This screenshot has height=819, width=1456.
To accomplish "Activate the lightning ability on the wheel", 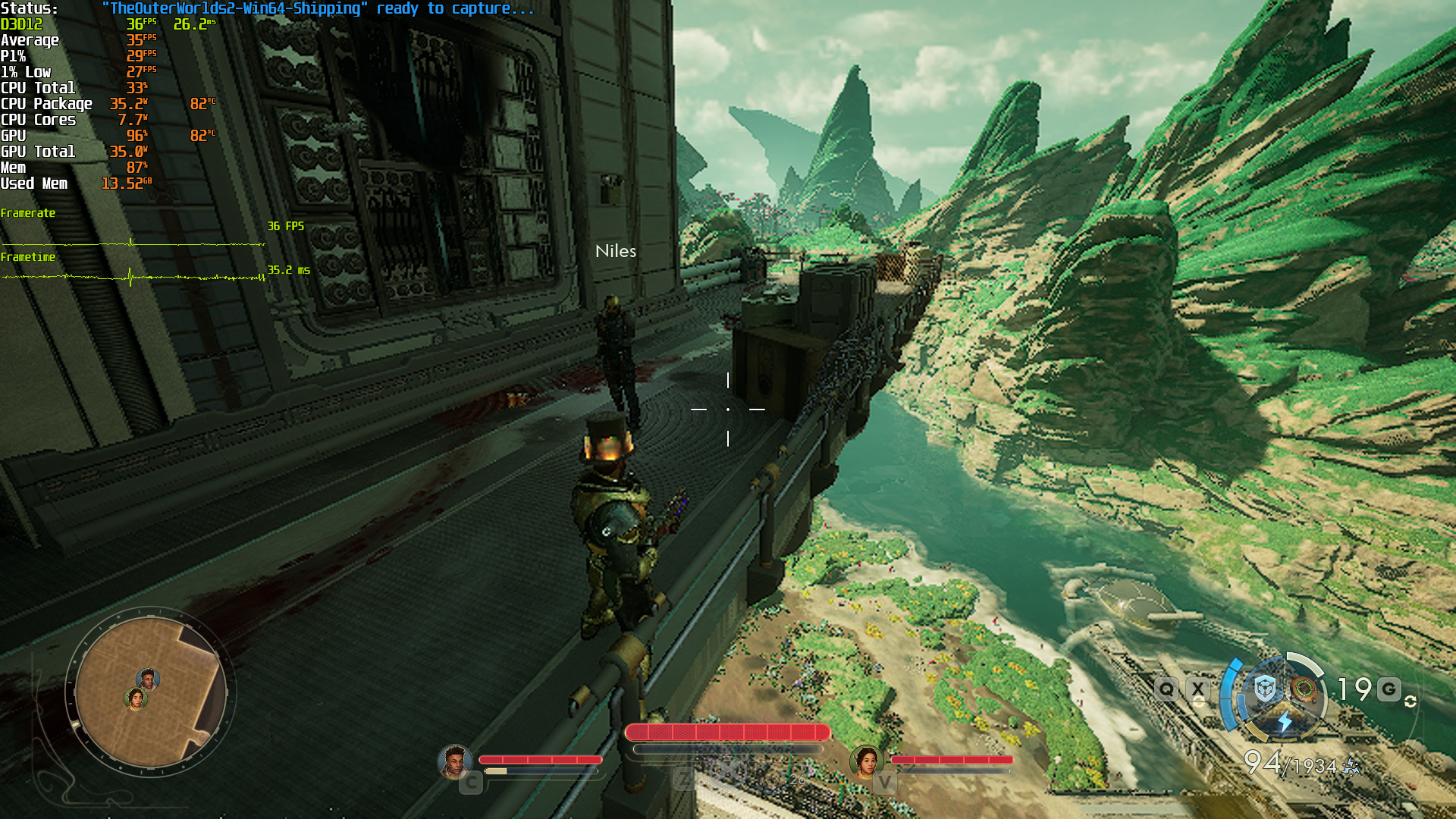I will click(x=1285, y=722).
